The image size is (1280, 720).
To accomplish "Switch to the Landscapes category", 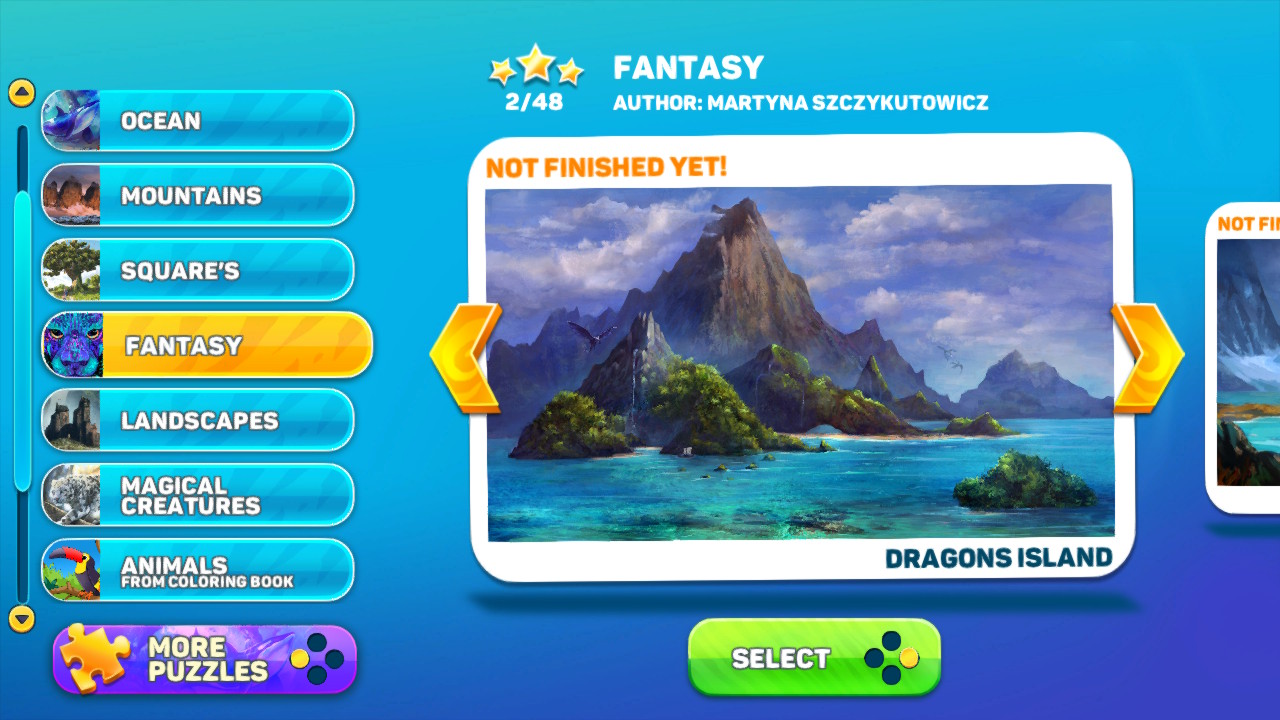I will (x=200, y=420).
